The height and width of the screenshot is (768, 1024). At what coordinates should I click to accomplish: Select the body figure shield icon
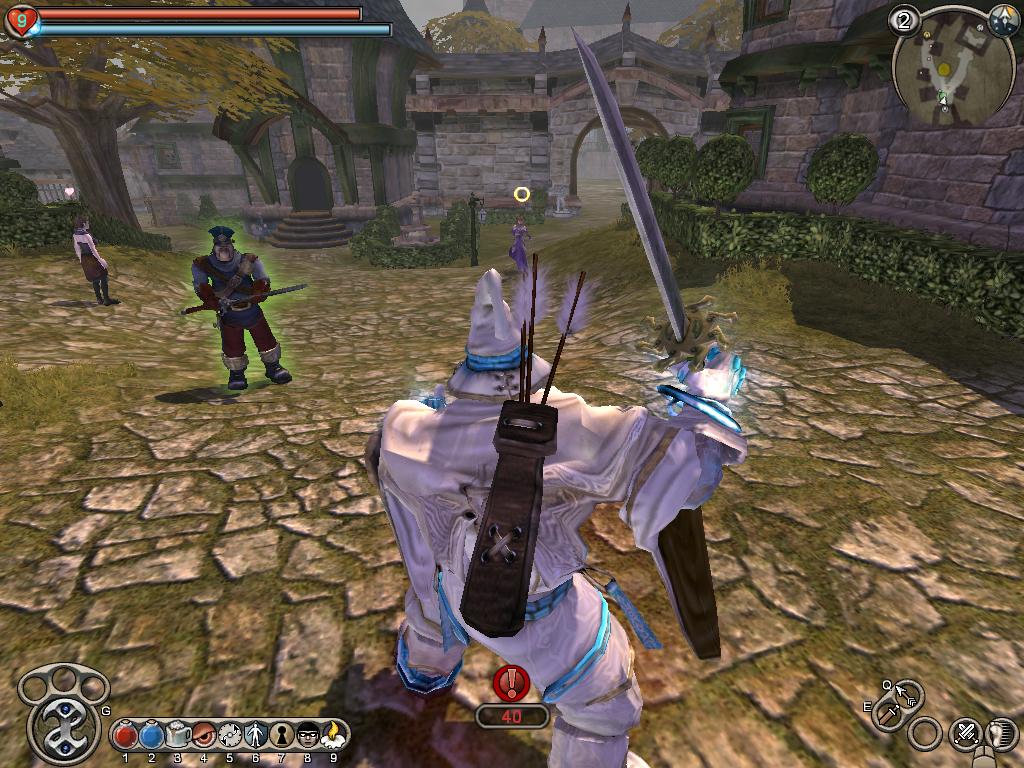click(x=256, y=735)
